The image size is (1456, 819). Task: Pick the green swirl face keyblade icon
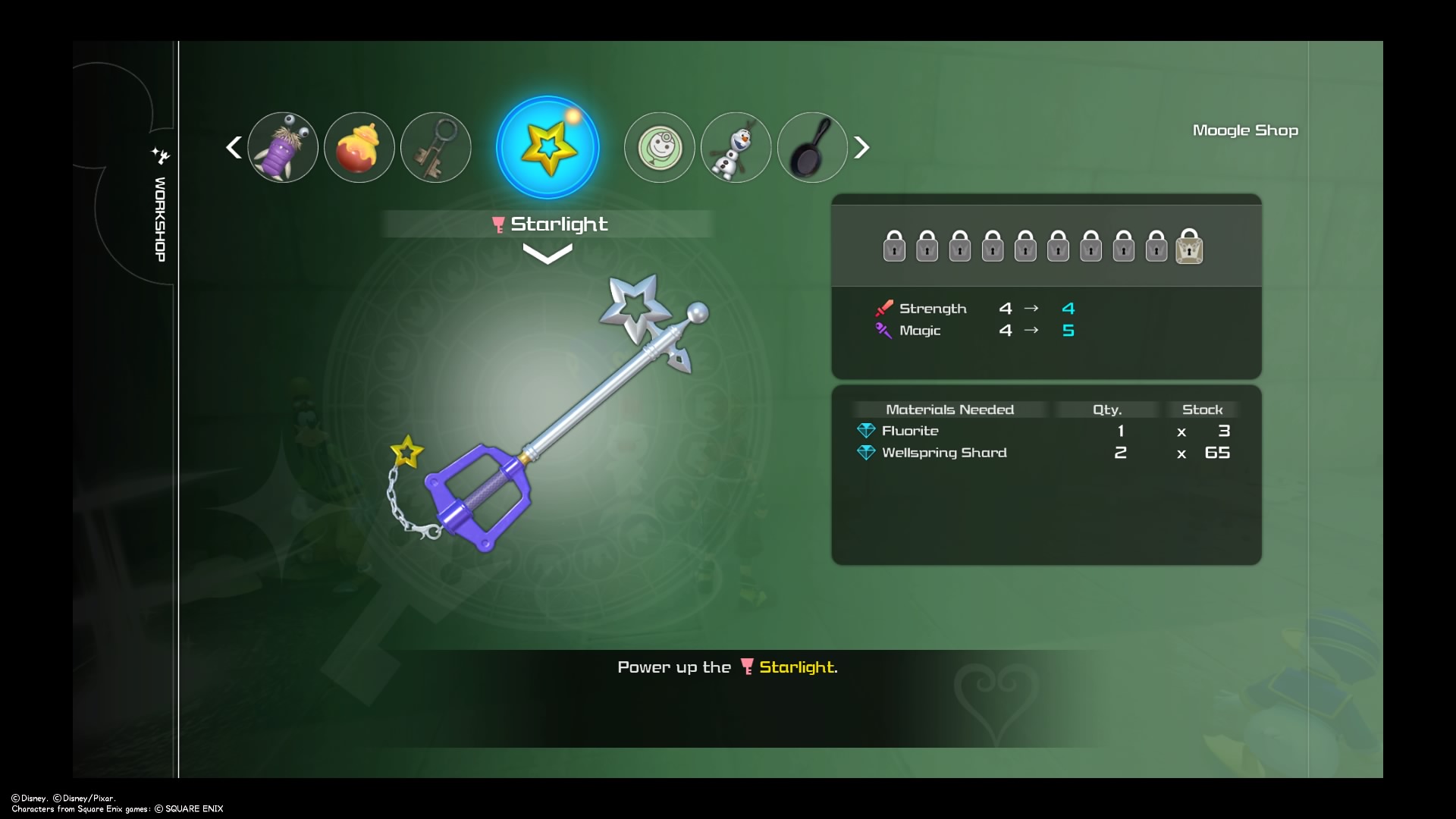(659, 147)
